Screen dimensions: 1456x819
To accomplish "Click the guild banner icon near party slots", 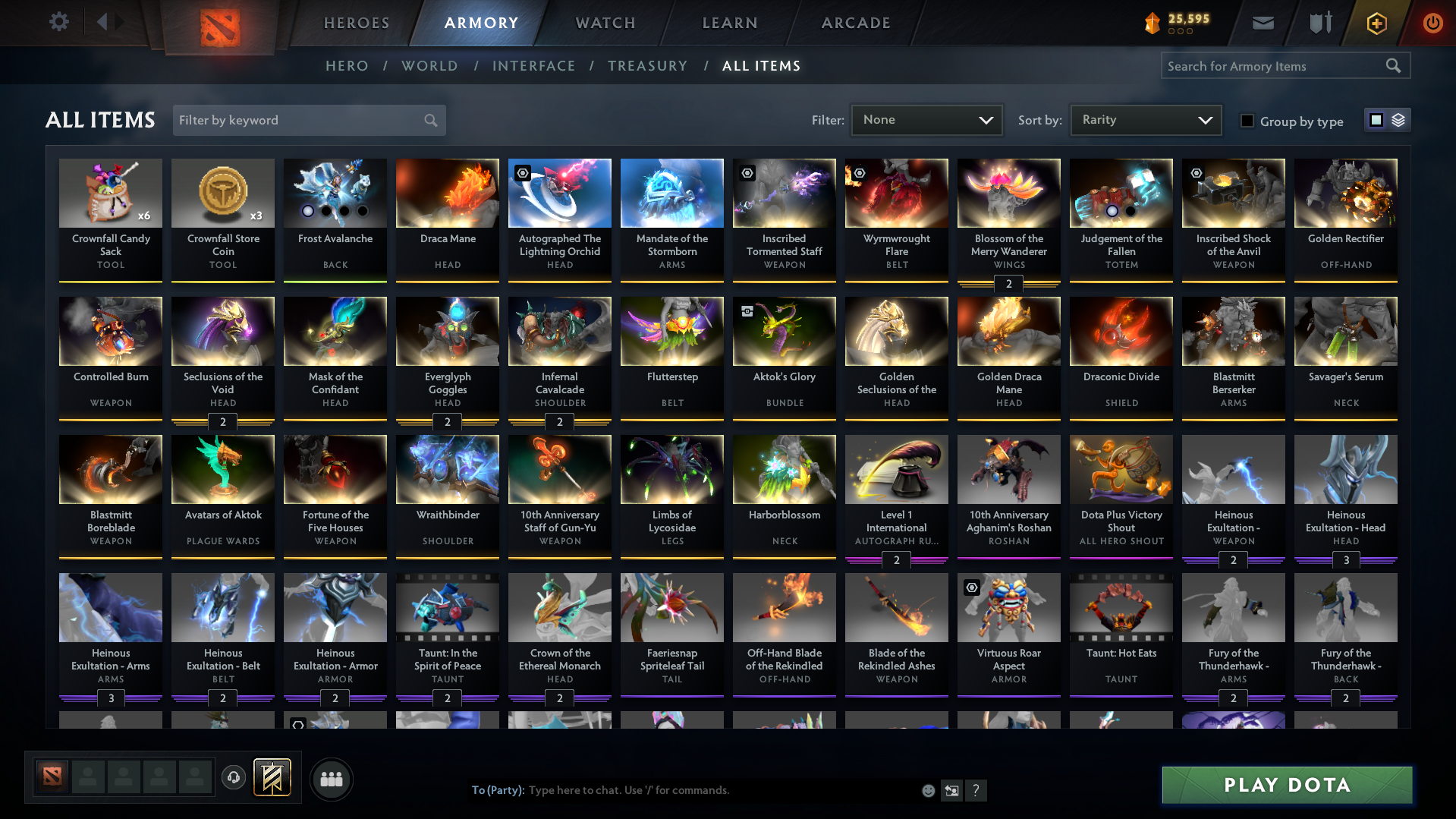I will click(271, 777).
